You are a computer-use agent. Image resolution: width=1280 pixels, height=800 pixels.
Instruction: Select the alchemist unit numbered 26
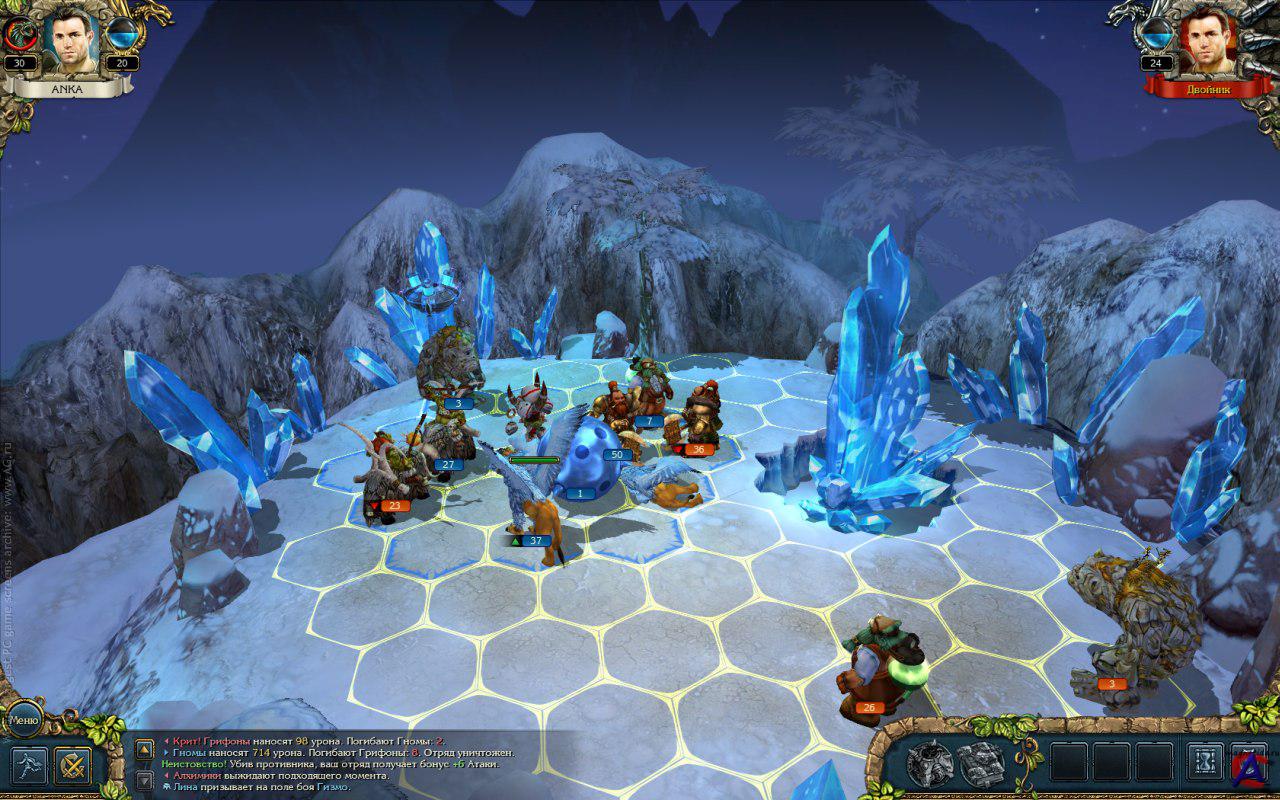880,665
